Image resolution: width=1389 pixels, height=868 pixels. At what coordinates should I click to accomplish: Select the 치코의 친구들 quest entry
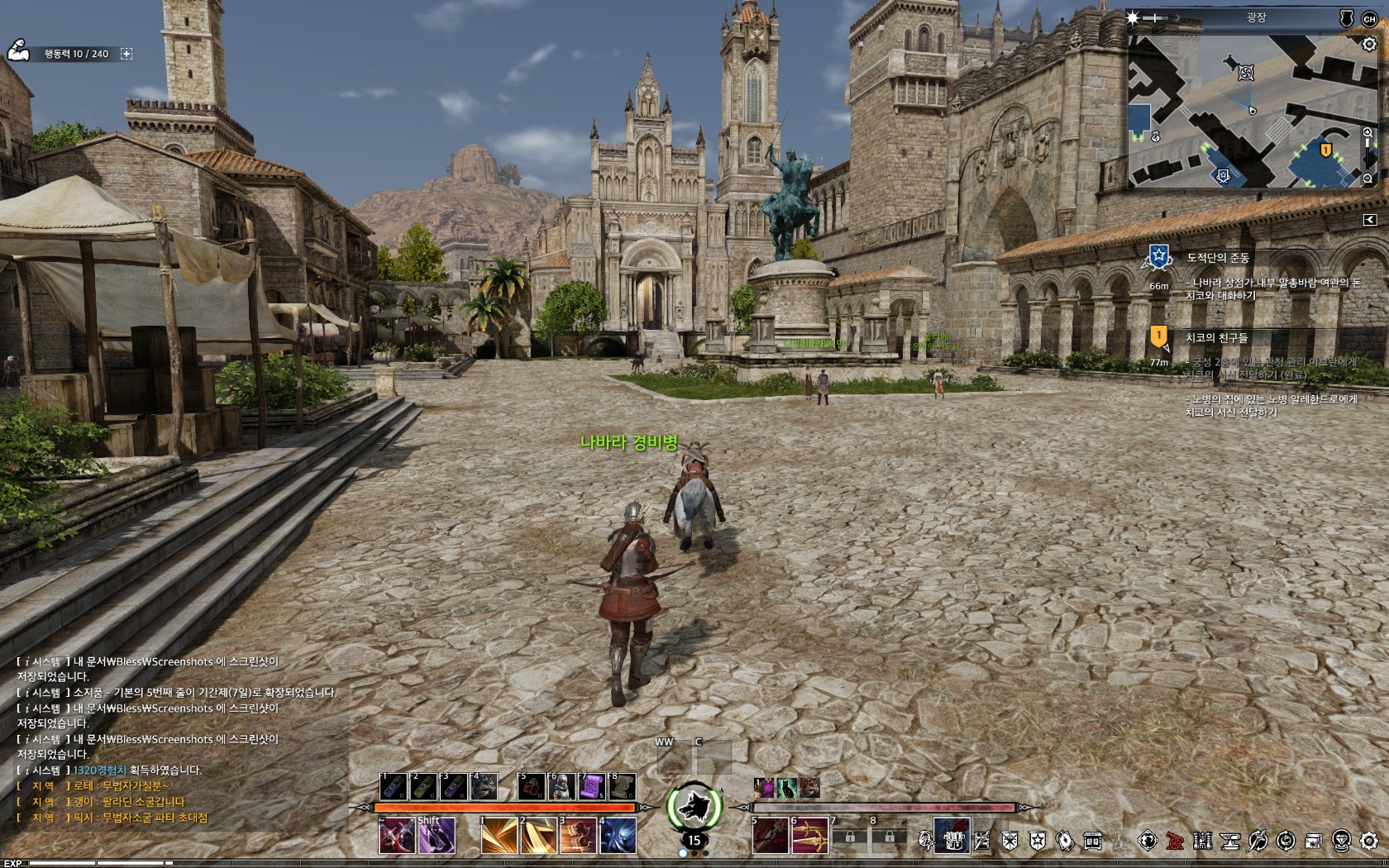pyautogui.click(x=1216, y=337)
